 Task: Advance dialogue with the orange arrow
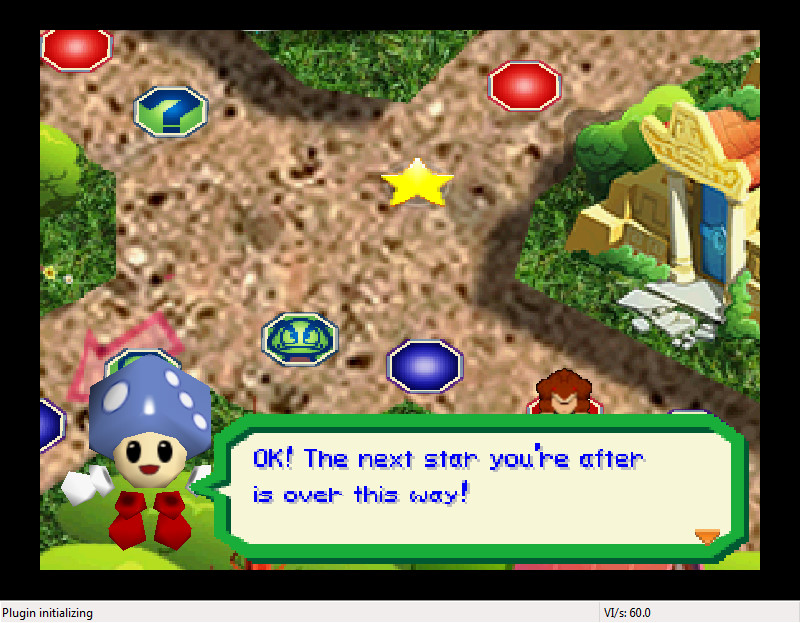[x=707, y=537]
